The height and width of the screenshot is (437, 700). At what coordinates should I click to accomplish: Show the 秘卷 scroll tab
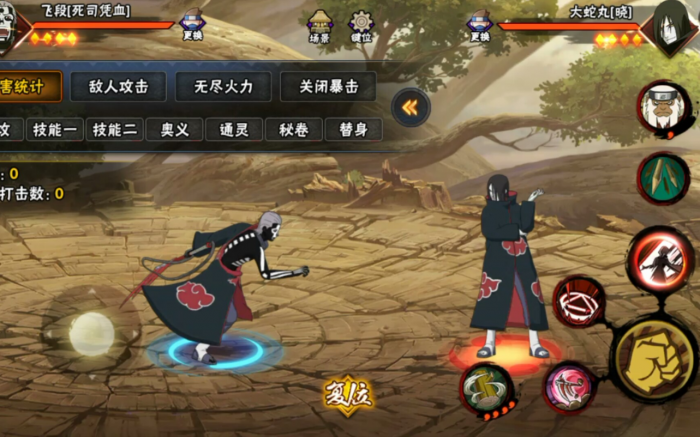pyautogui.click(x=294, y=130)
